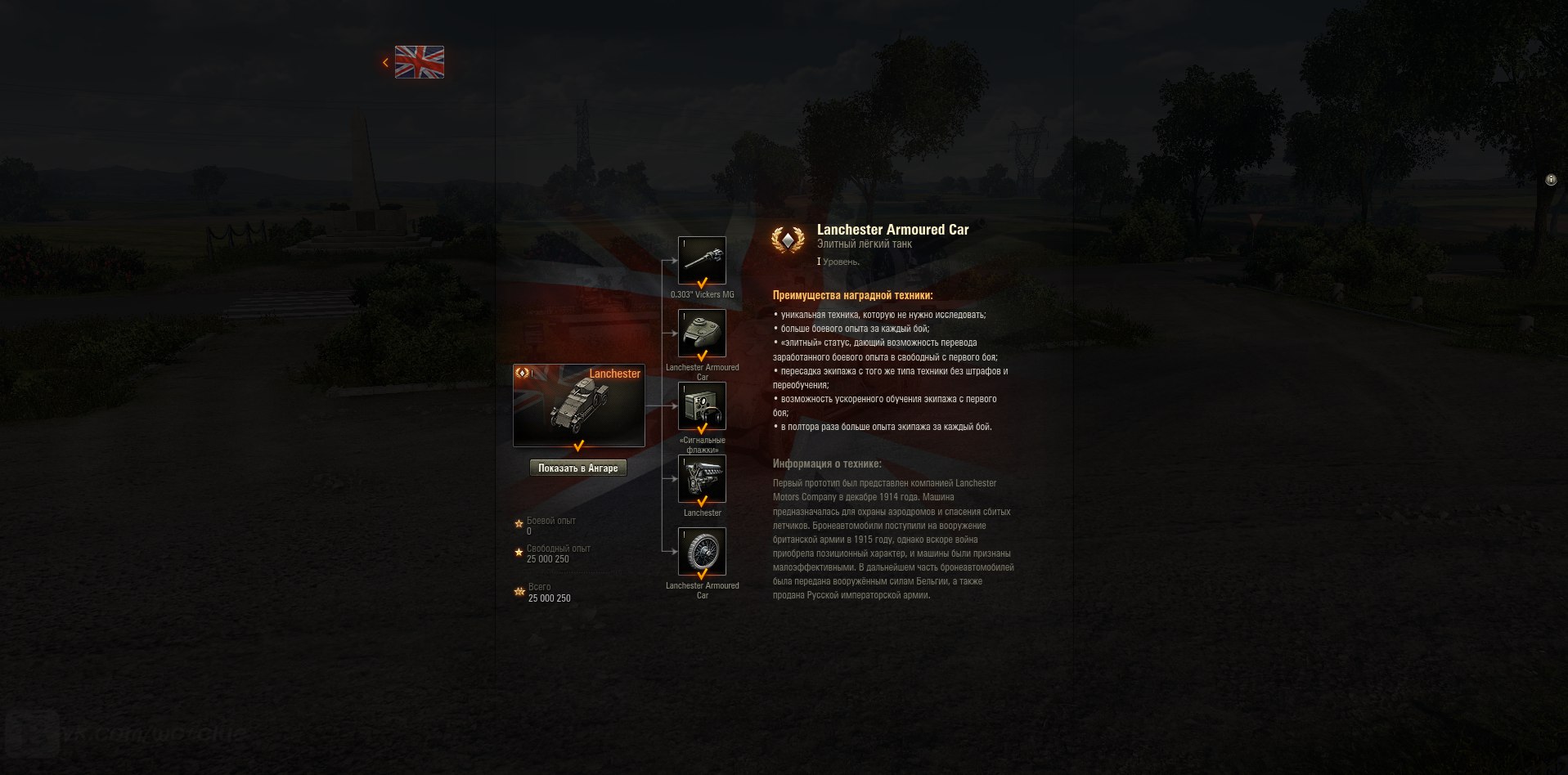Go back via the British flag arrow
Viewport: 1568px width, 775px height.
click(386, 62)
